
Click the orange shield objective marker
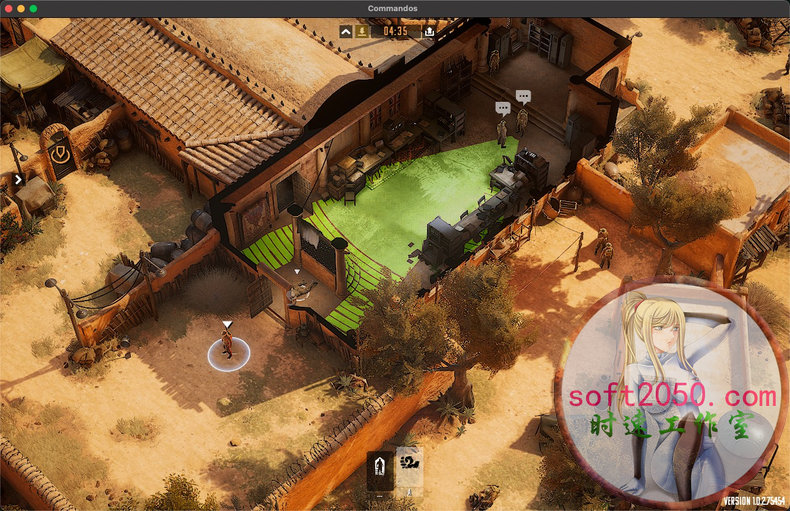click(x=61, y=153)
